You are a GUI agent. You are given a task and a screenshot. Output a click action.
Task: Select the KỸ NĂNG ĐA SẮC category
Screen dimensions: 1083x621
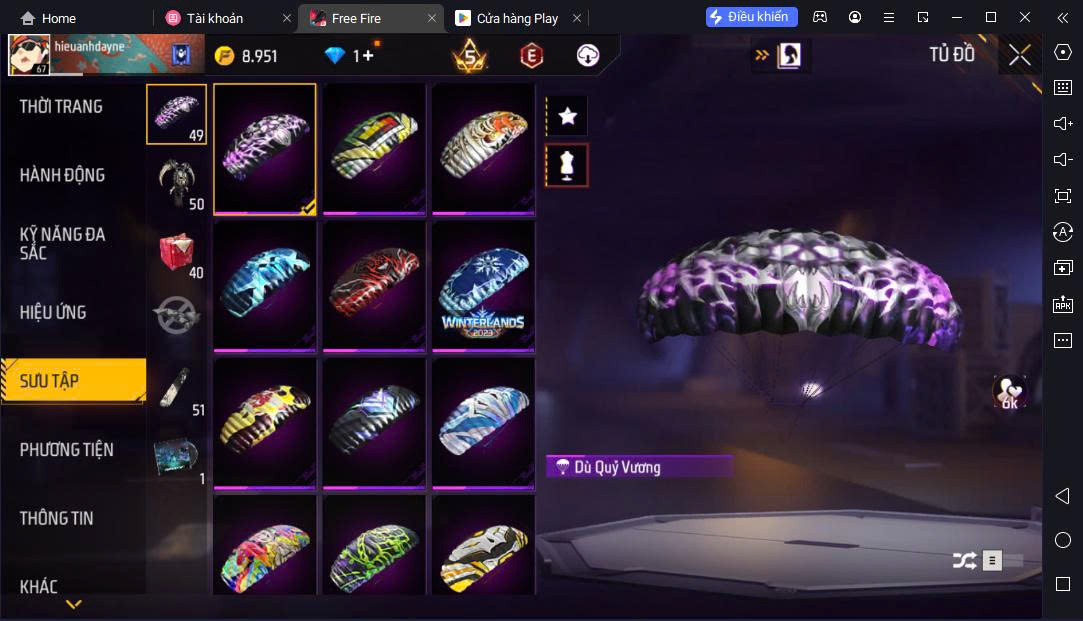(62, 243)
